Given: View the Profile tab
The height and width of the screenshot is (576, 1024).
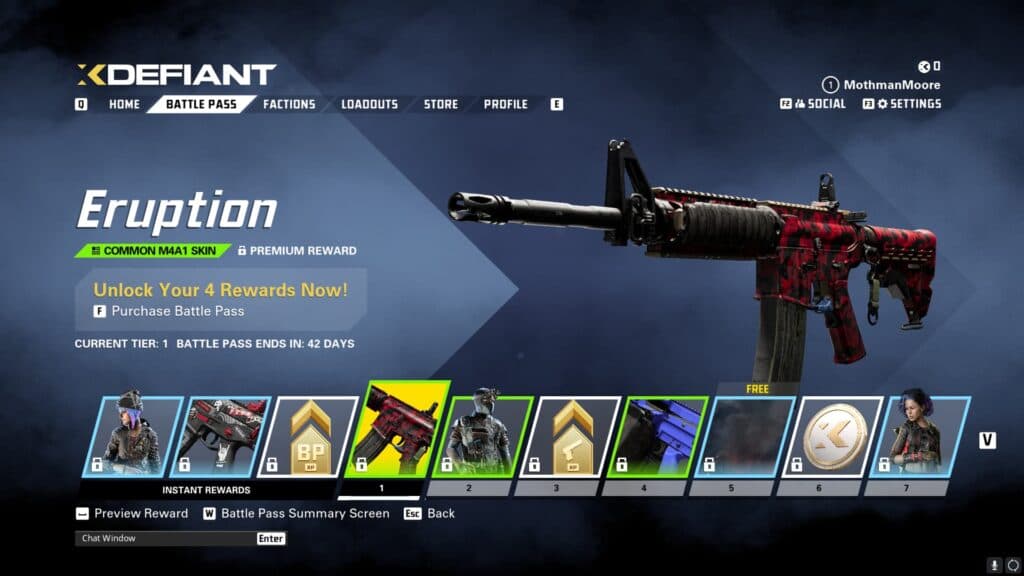Looking at the screenshot, I should coord(506,104).
